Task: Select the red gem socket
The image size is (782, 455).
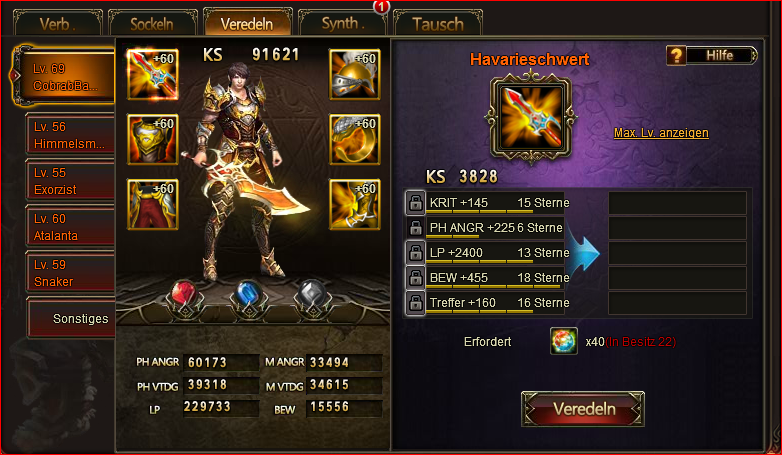Action: pyautogui.click(x=182, y=295)
